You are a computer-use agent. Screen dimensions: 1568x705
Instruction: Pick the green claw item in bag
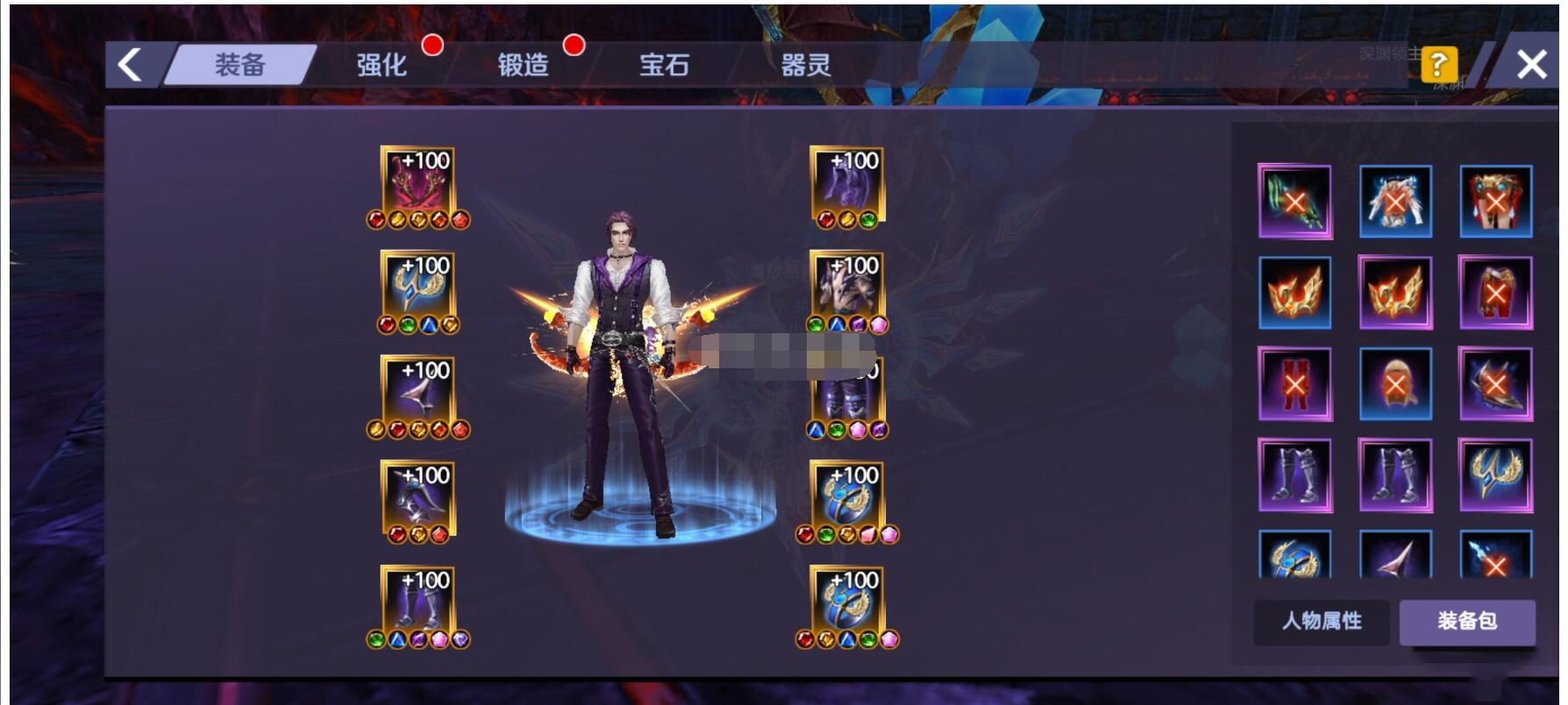1294,202
